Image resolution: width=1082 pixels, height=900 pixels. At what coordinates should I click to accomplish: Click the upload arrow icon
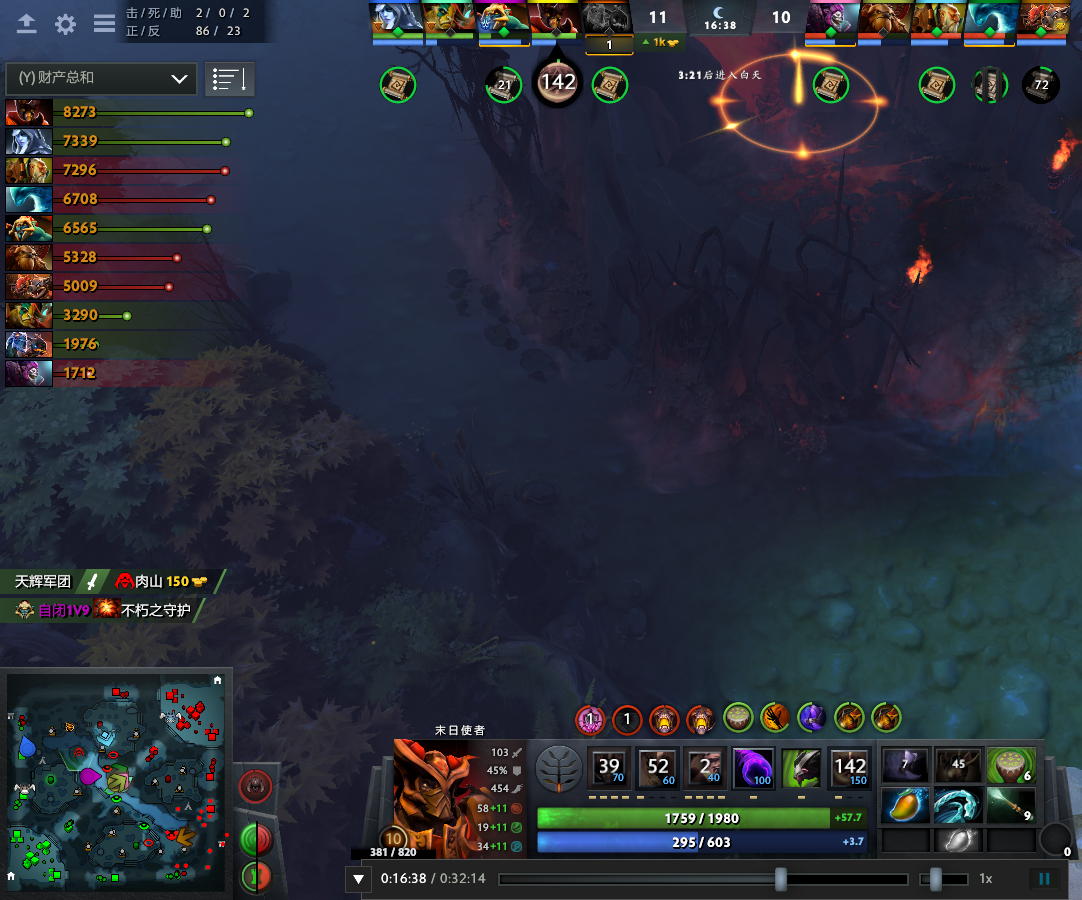click(27, 24)
